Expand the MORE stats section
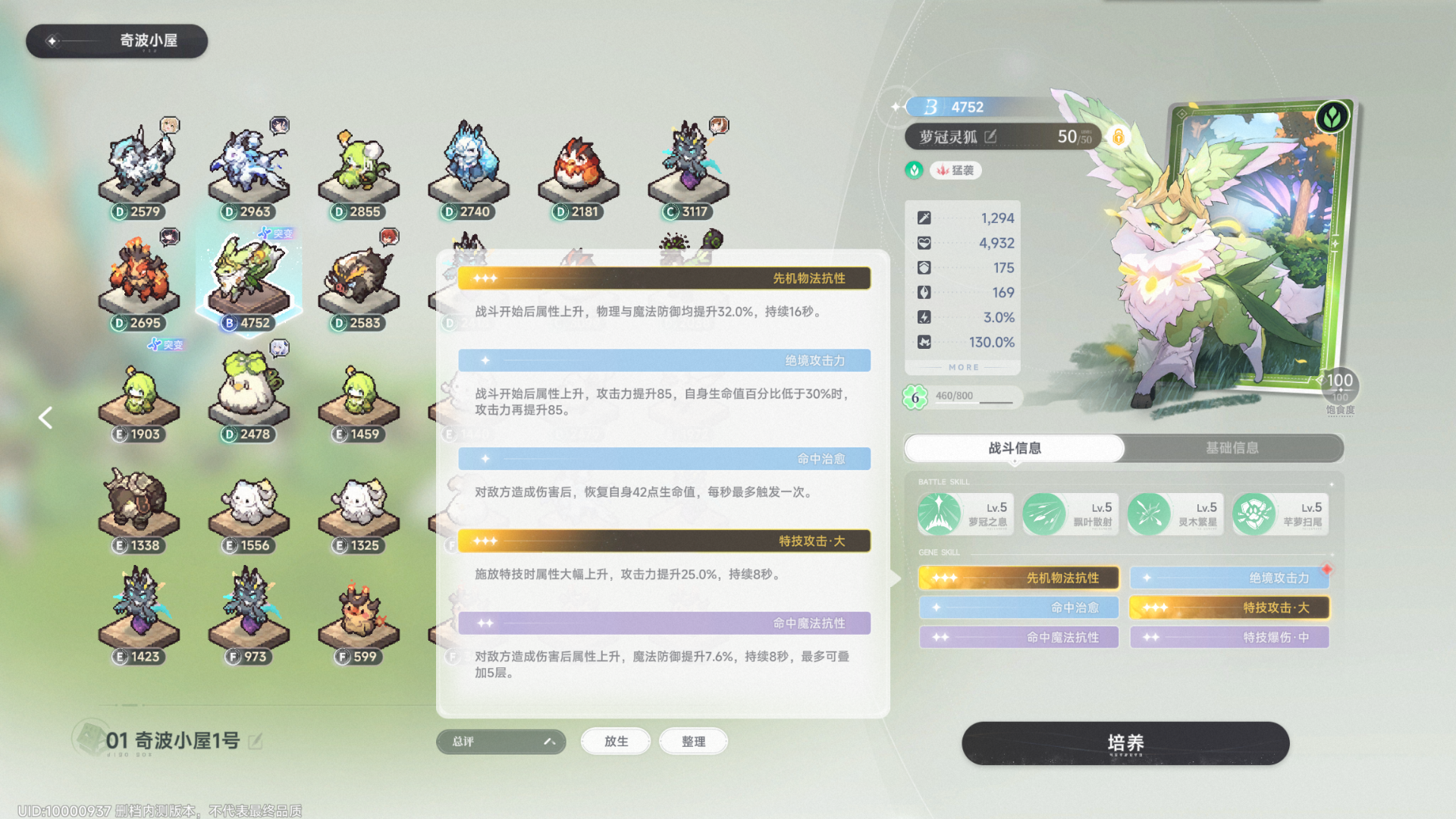This screenshot has width=1456, height=819. click(962, 367)
